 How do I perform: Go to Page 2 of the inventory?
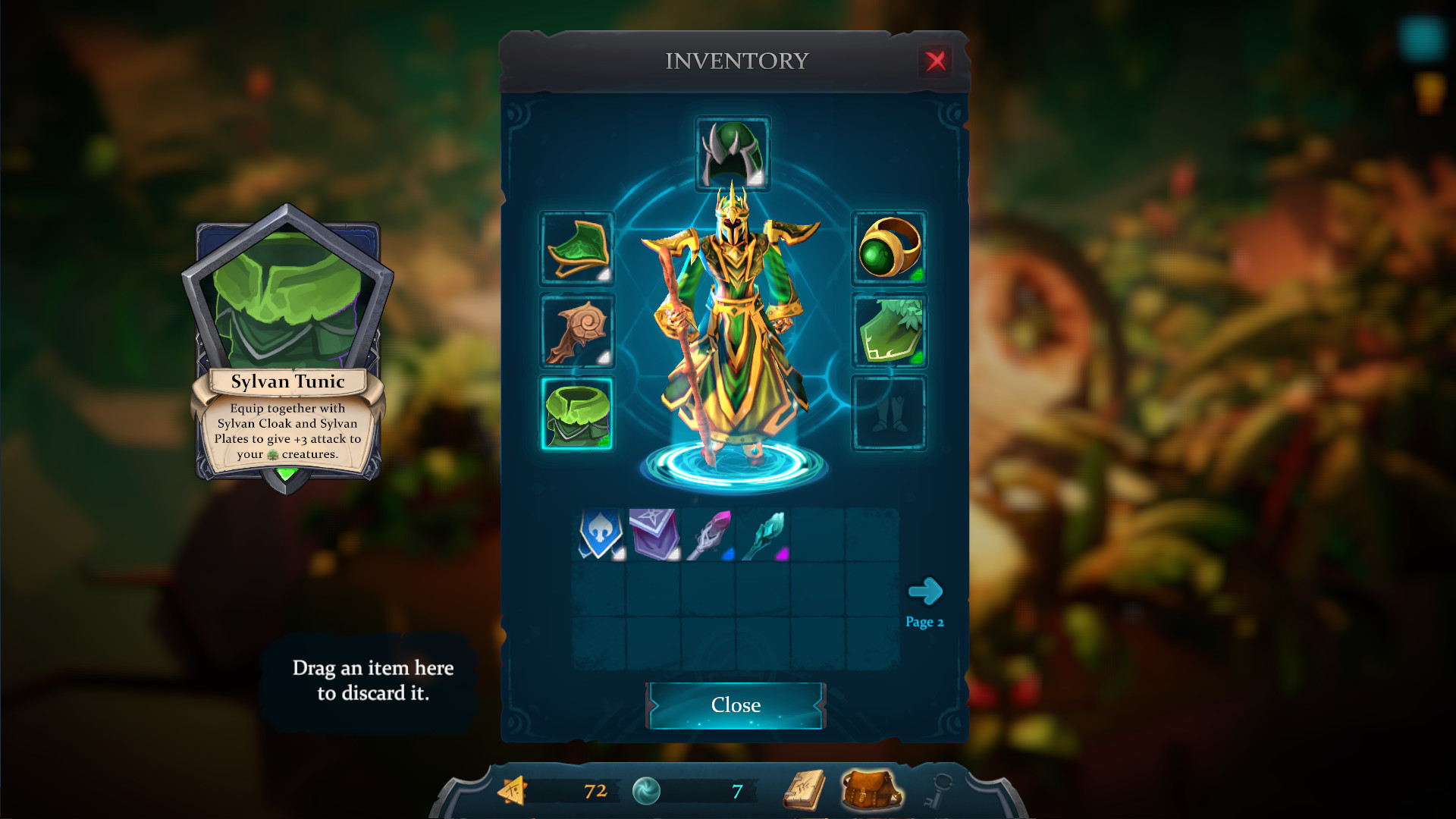coord(926,592)
